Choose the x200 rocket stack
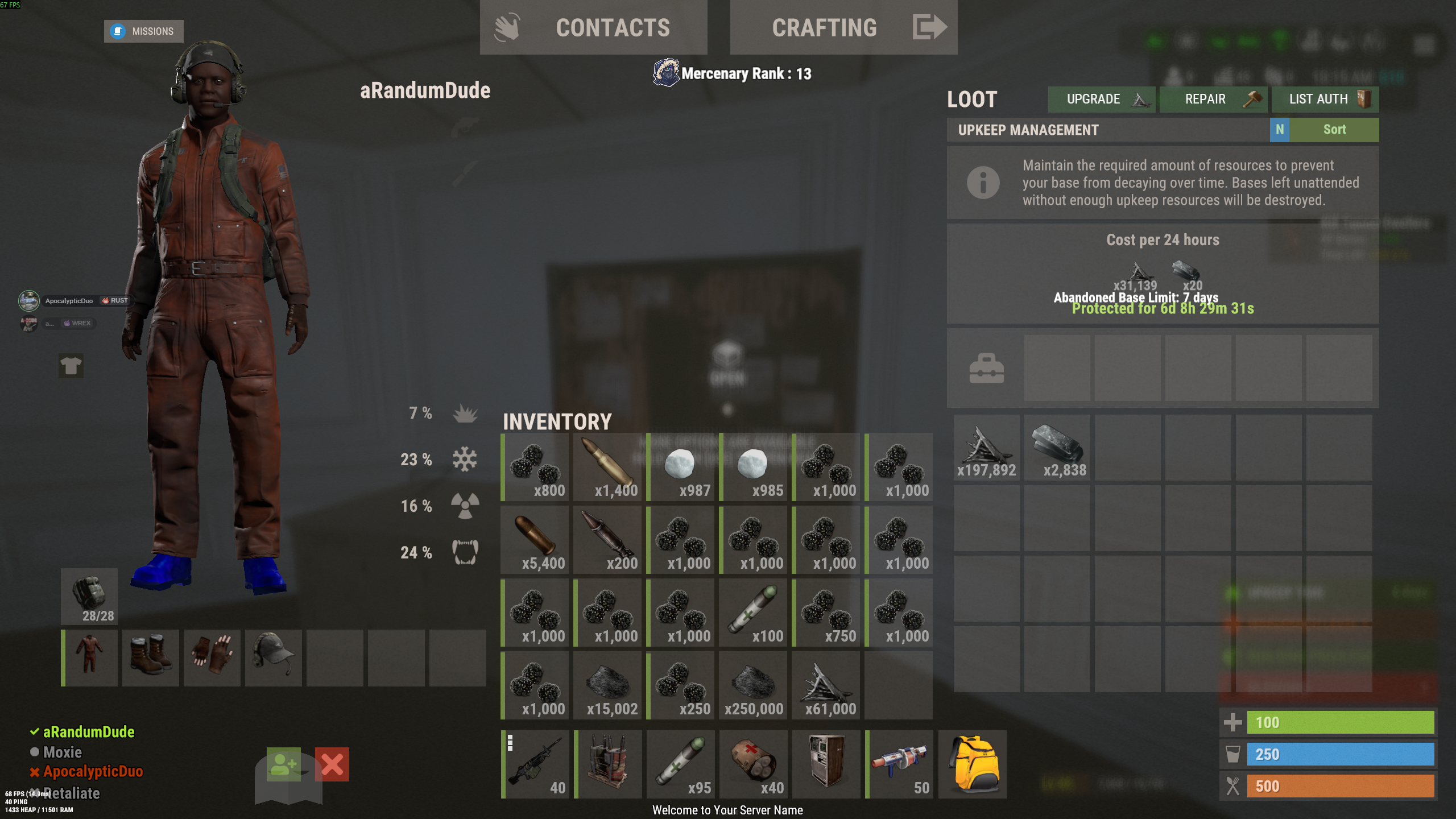 point(607,540)
